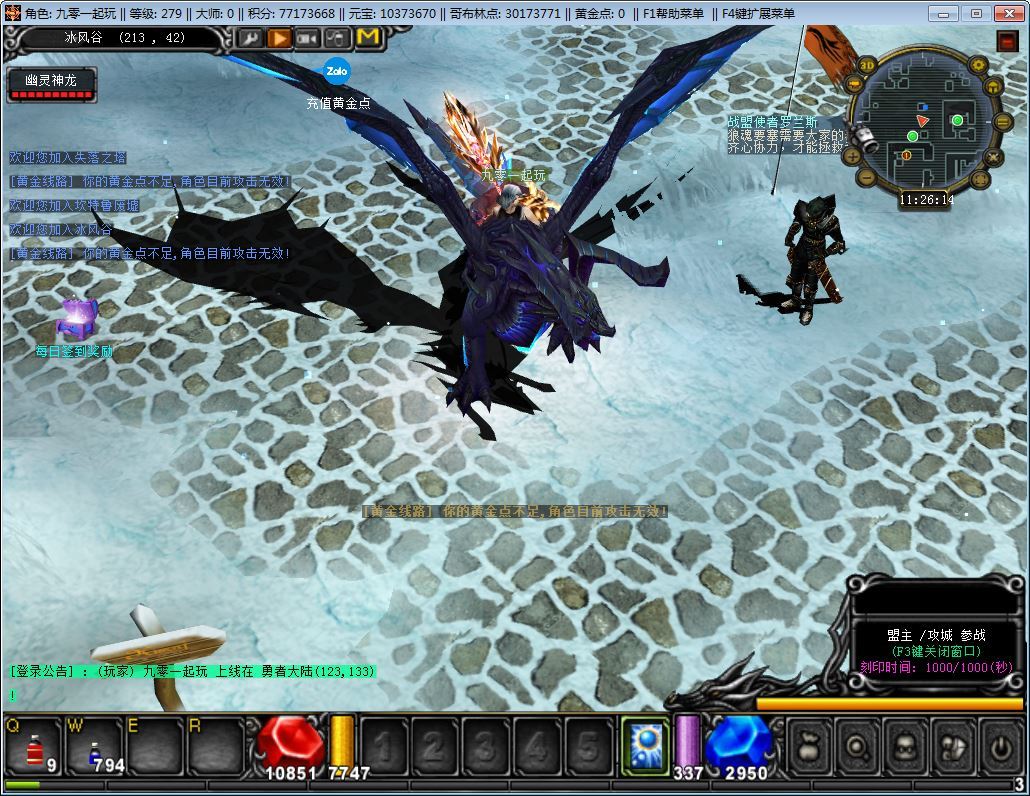This screenshot has width=1030, height=796.
Task: Open the wrench settings button
Action: tap(250, 38)
